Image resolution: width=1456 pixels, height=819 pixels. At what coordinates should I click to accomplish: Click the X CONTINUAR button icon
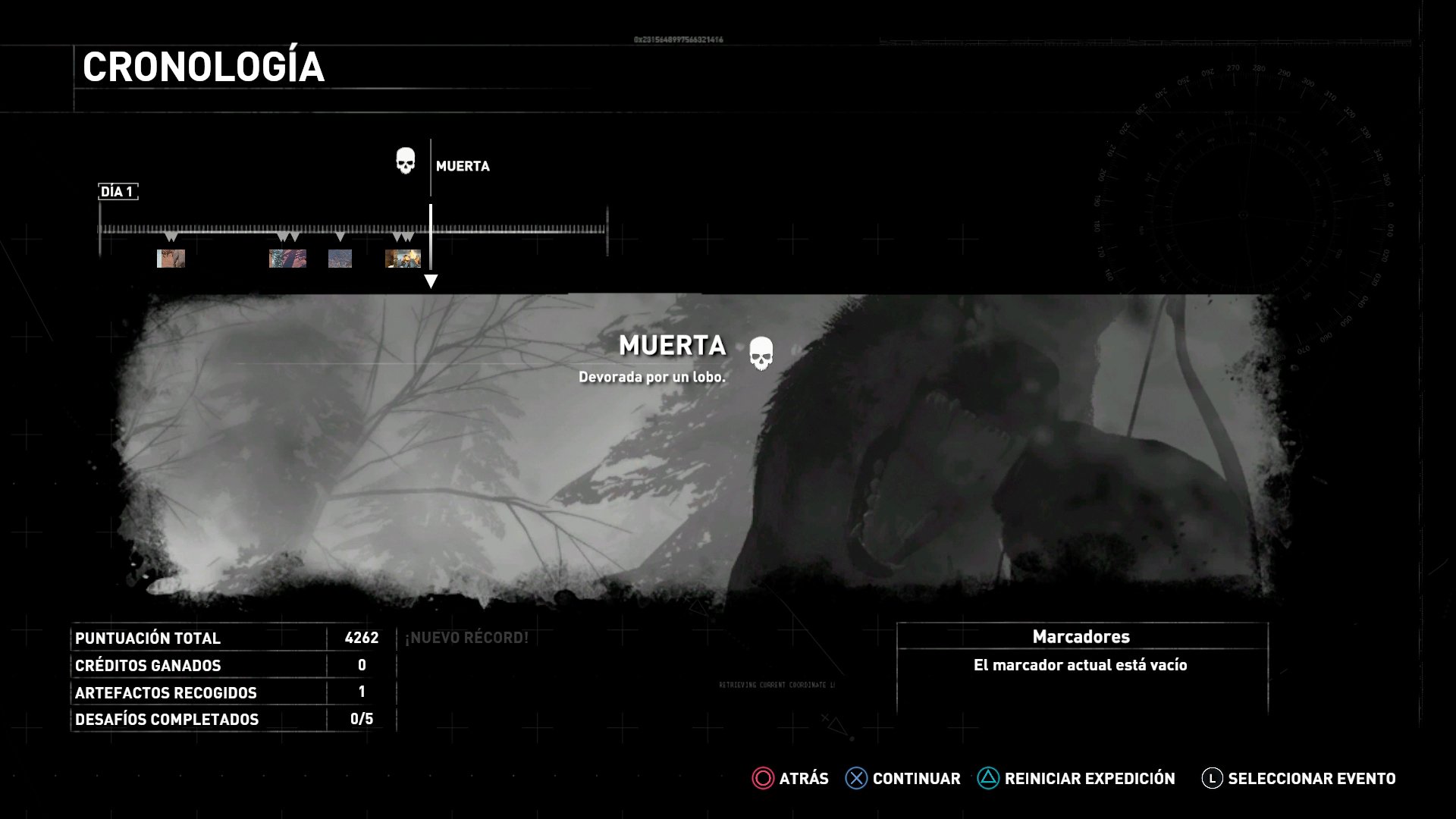point(855,778)
